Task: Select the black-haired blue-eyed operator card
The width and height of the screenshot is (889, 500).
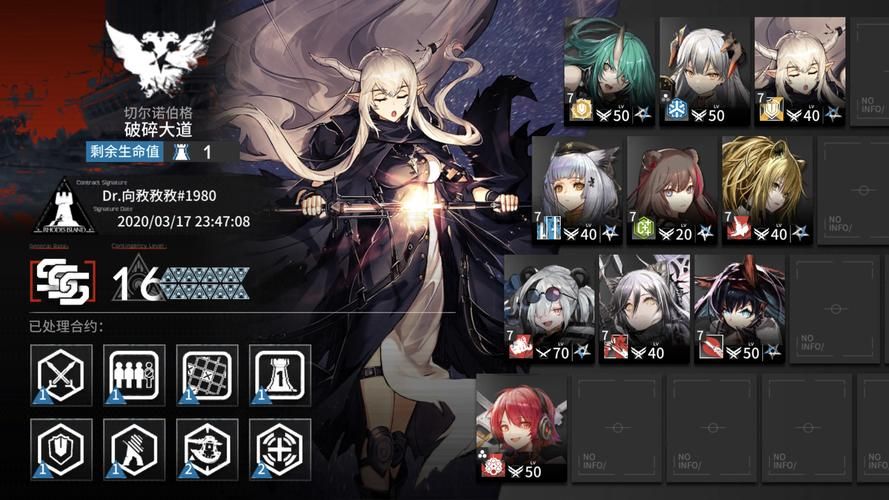Action: [739, 308]
